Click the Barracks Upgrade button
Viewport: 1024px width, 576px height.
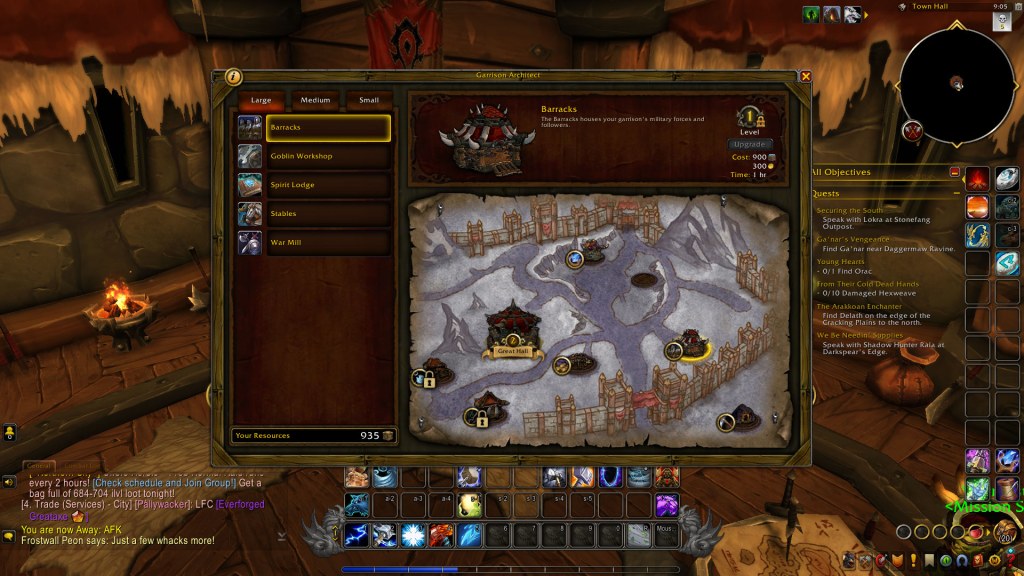pyautogui.click(x=750, y=145)
